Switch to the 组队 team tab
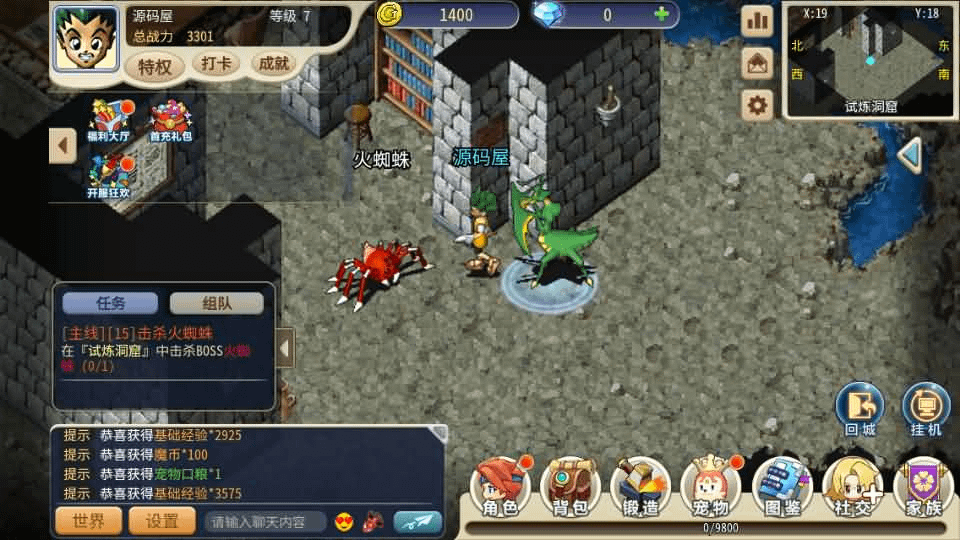The width and height of the screenshot is (960, 540). (217, 303)
